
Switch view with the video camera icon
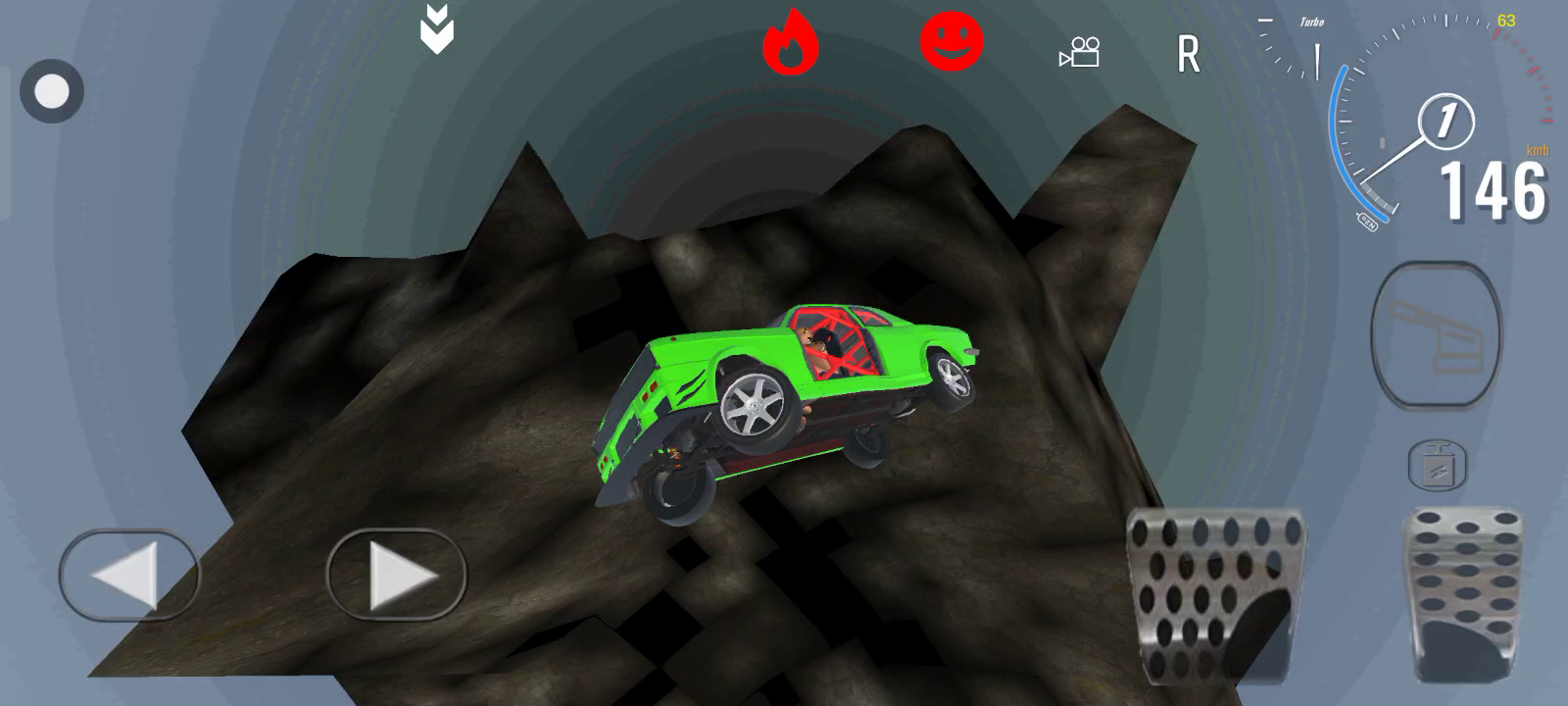1080,52
